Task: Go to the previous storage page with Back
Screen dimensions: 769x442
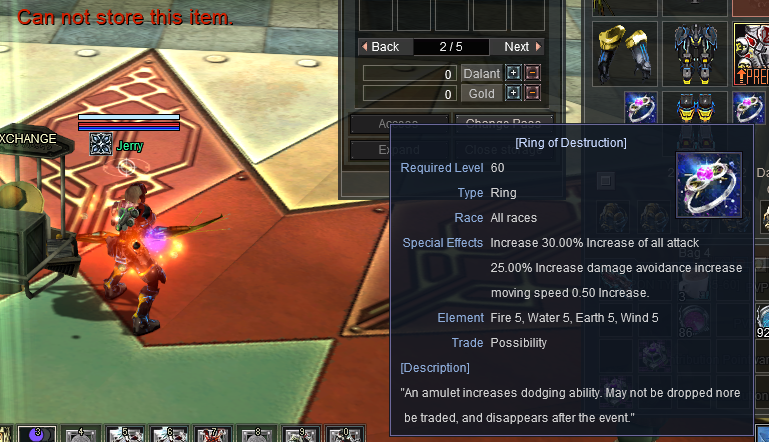Action: click(x=379, y=47)
